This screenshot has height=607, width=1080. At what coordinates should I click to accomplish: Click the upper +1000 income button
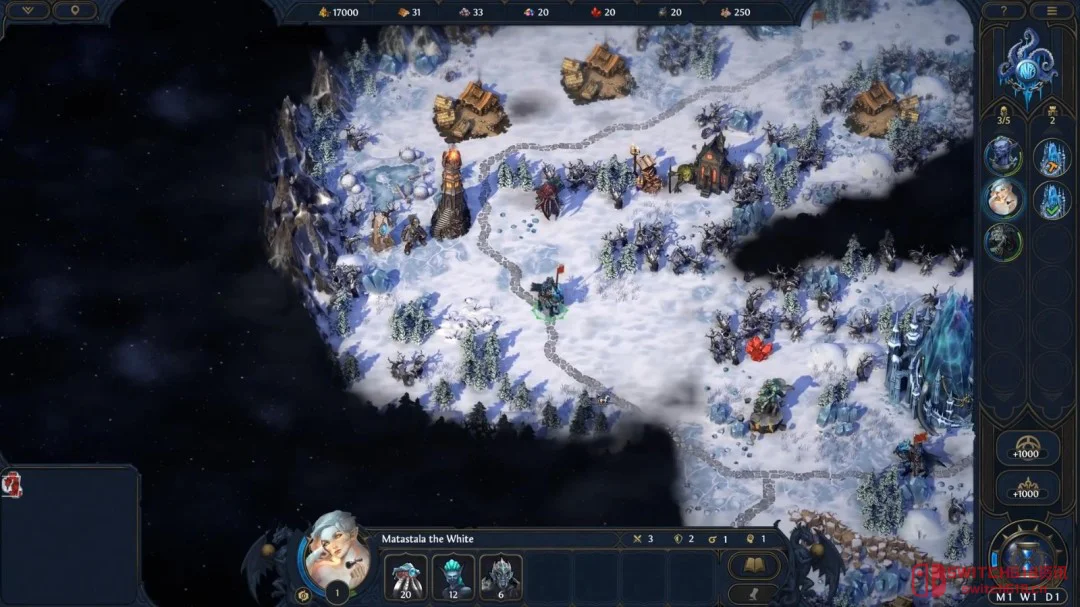[1027, 448]
